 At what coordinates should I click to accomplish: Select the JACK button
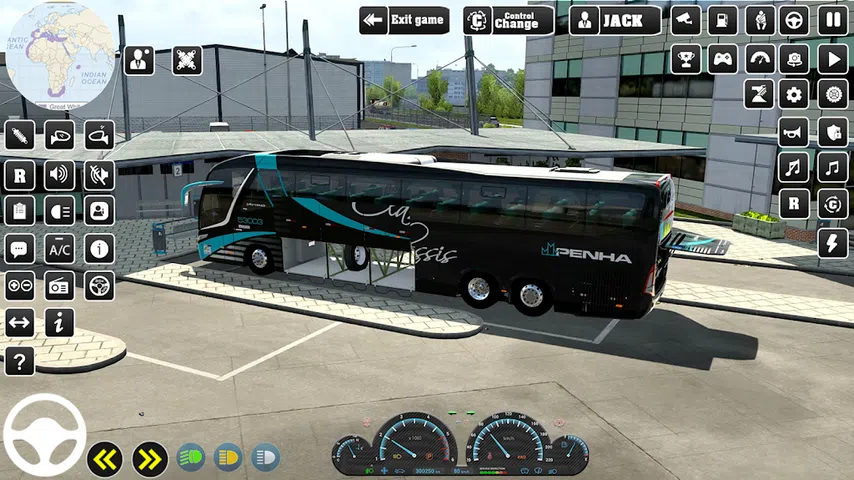point(614,20)
